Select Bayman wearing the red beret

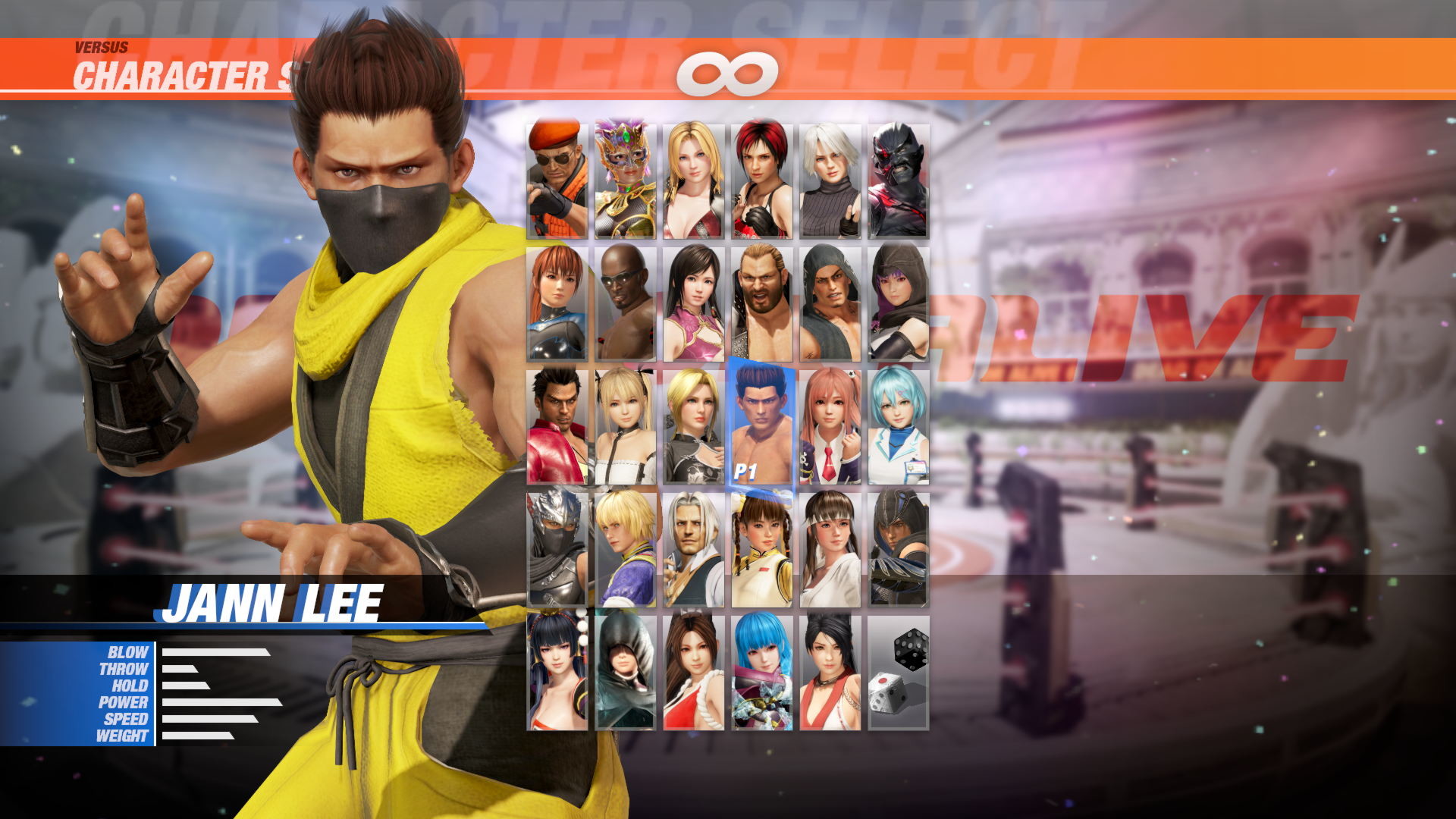pos(557,178)
